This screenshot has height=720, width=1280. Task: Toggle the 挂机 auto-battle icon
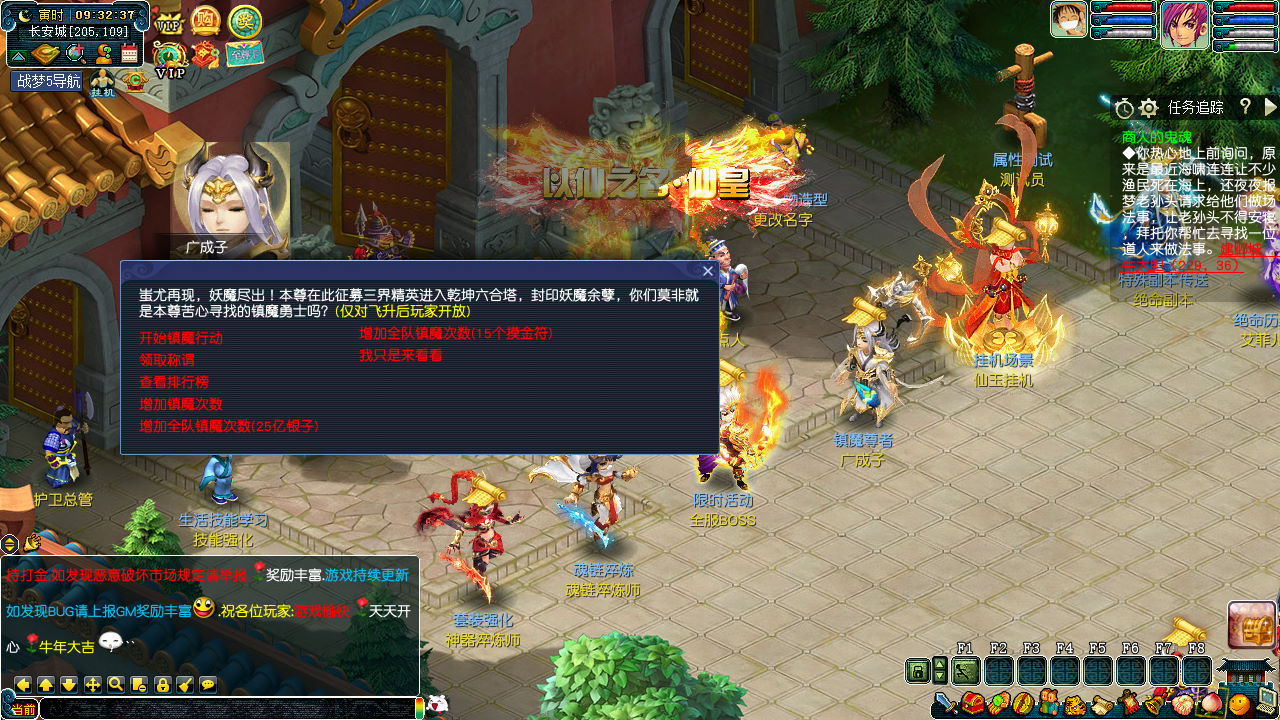(103, 84)
